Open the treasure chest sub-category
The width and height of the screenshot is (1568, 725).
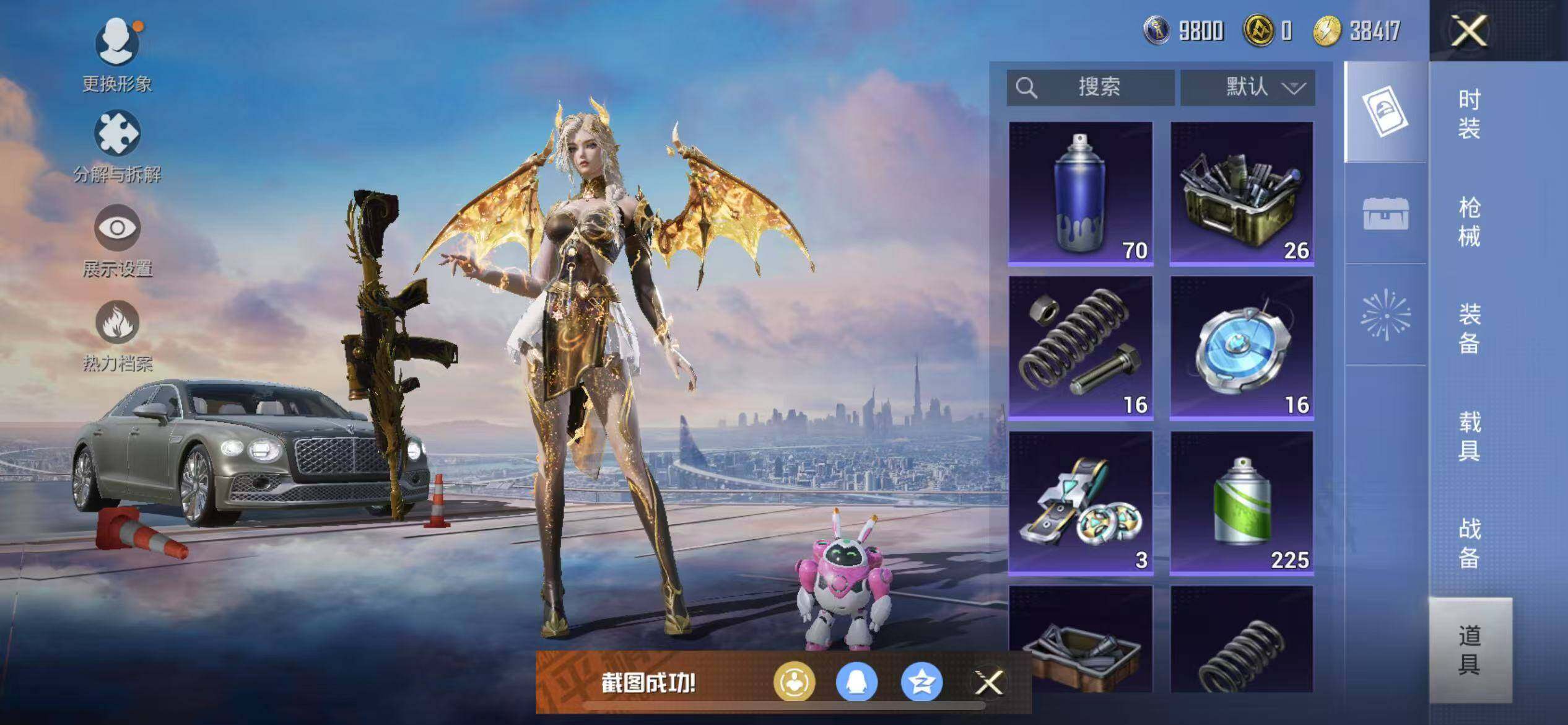1385,214
